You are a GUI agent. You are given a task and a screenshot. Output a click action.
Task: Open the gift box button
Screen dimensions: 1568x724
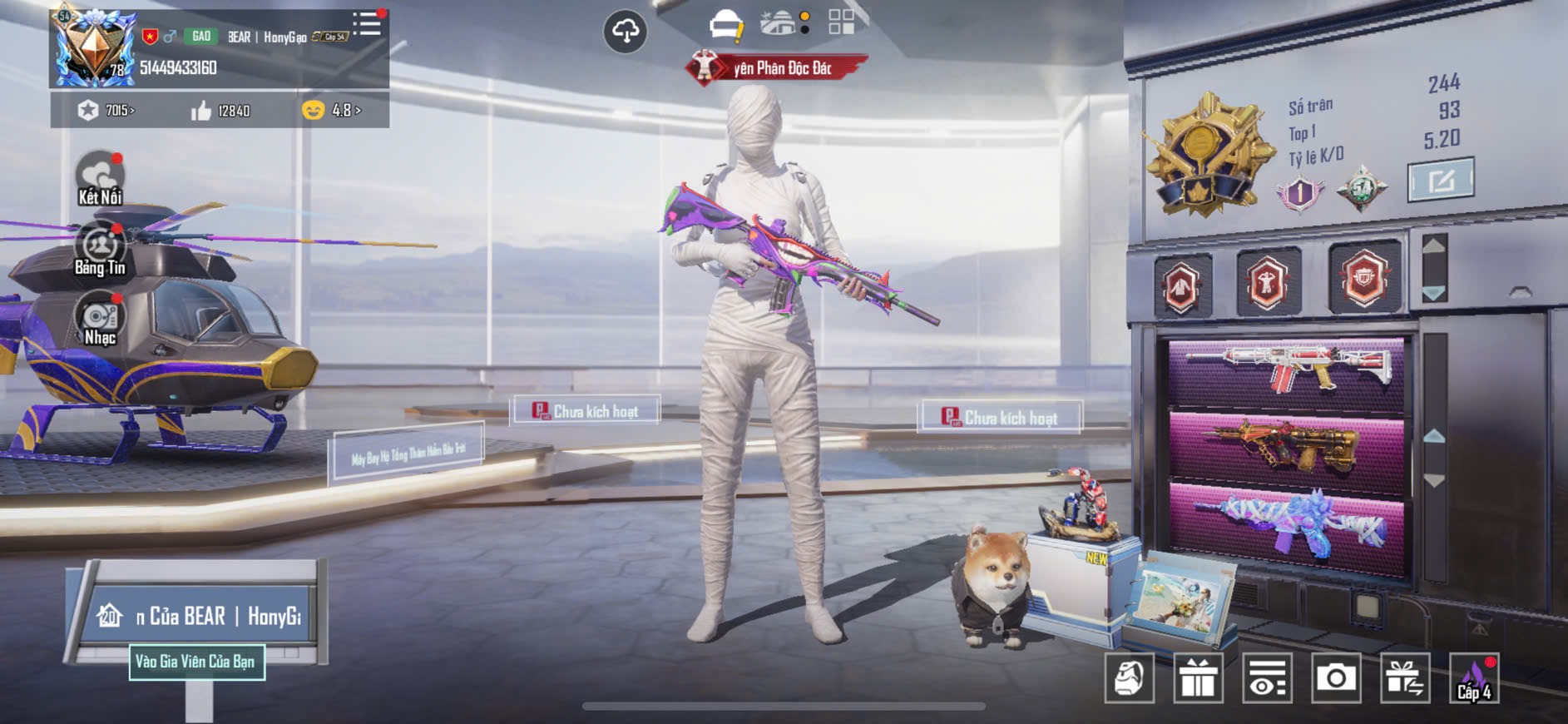[x=1198, y=678]
